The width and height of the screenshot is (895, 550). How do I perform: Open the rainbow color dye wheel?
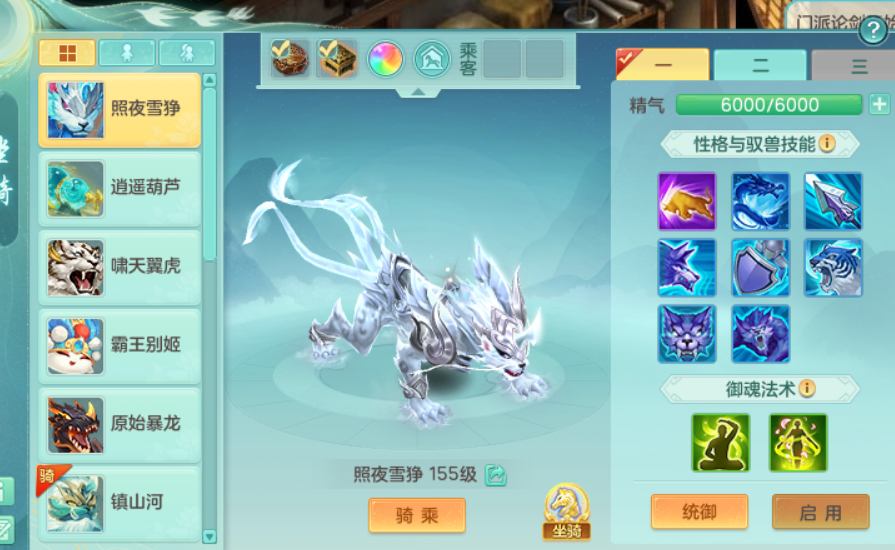coord(385,59)
